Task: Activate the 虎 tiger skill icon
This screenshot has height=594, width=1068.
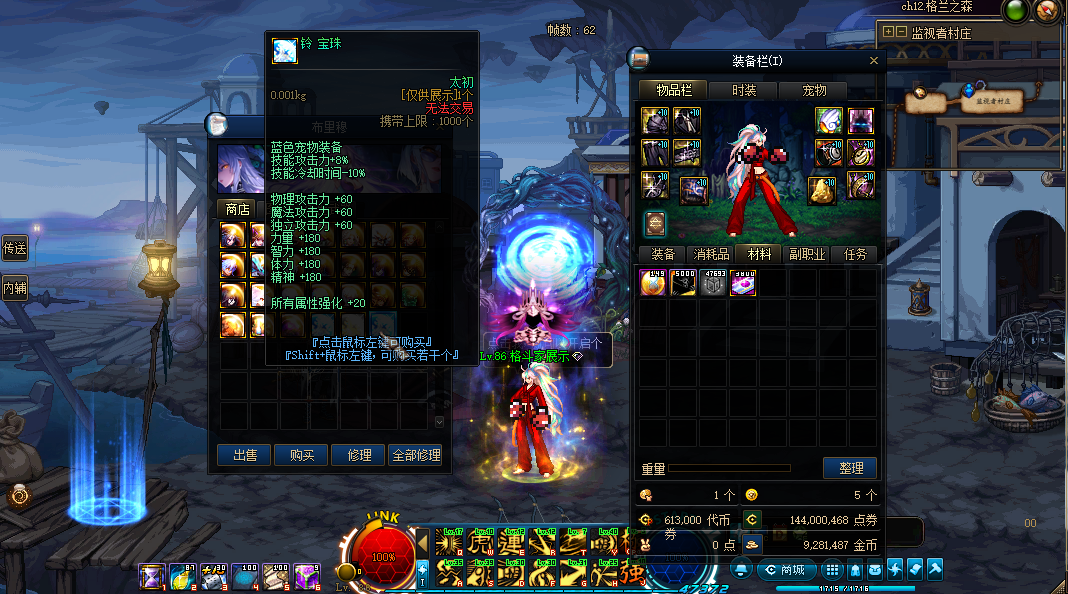Action: [481, 544]
